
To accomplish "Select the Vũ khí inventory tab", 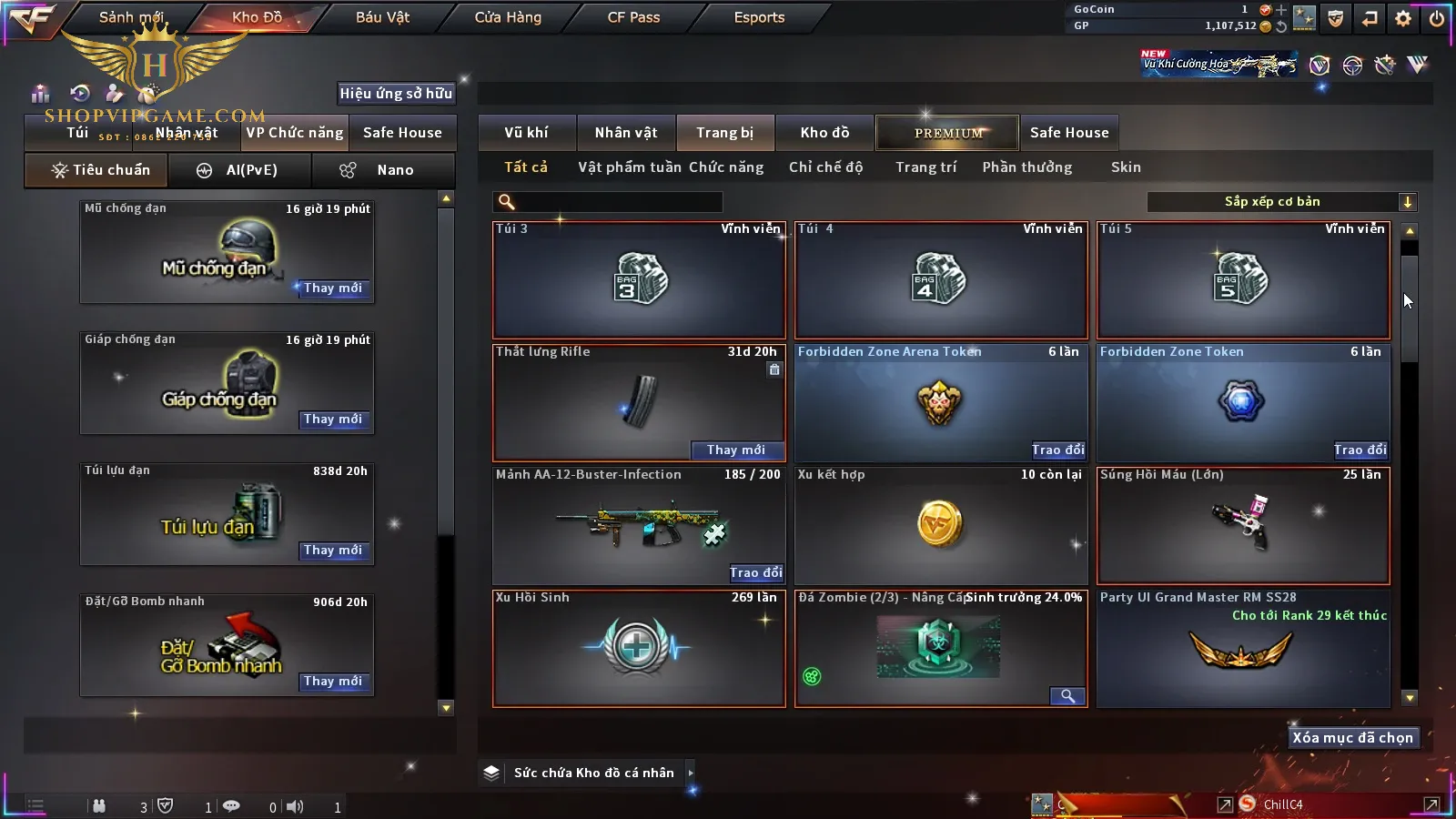I will [526, 133].
